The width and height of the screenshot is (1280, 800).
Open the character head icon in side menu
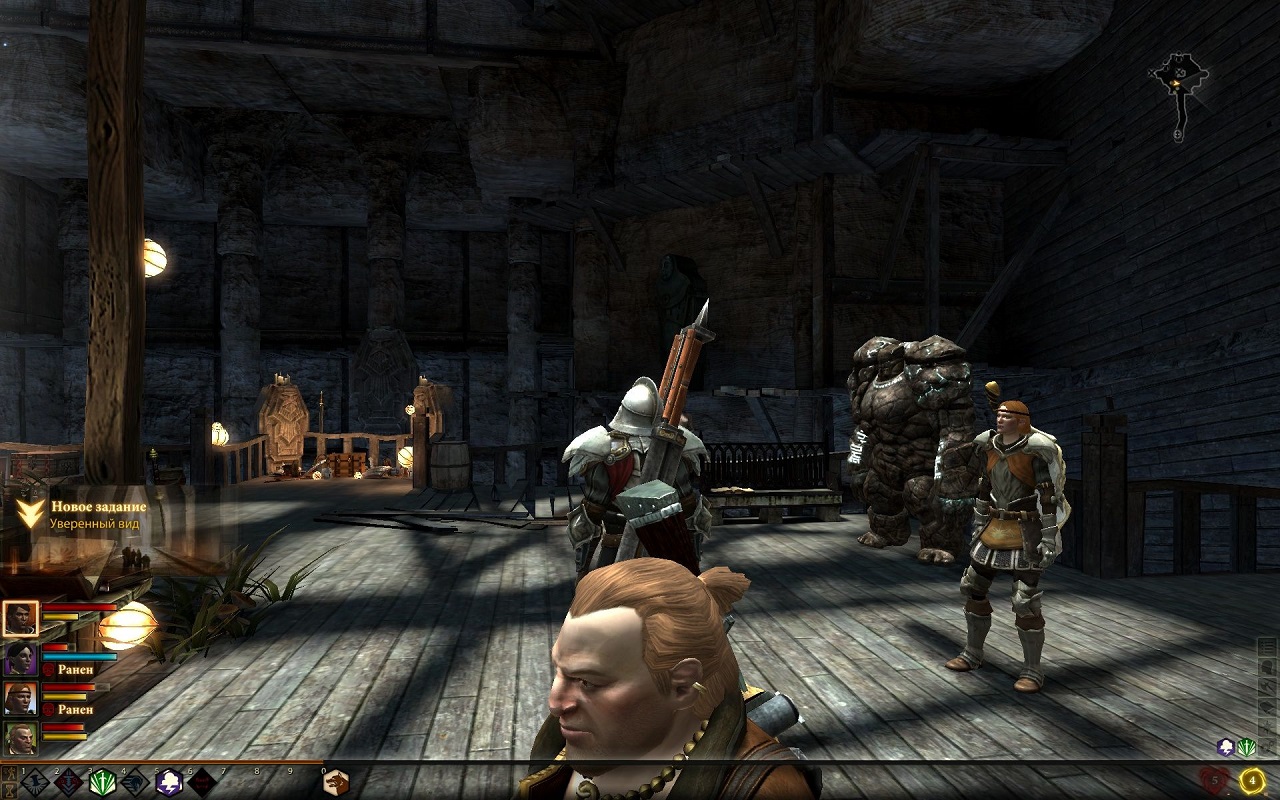pos(1266,665)
